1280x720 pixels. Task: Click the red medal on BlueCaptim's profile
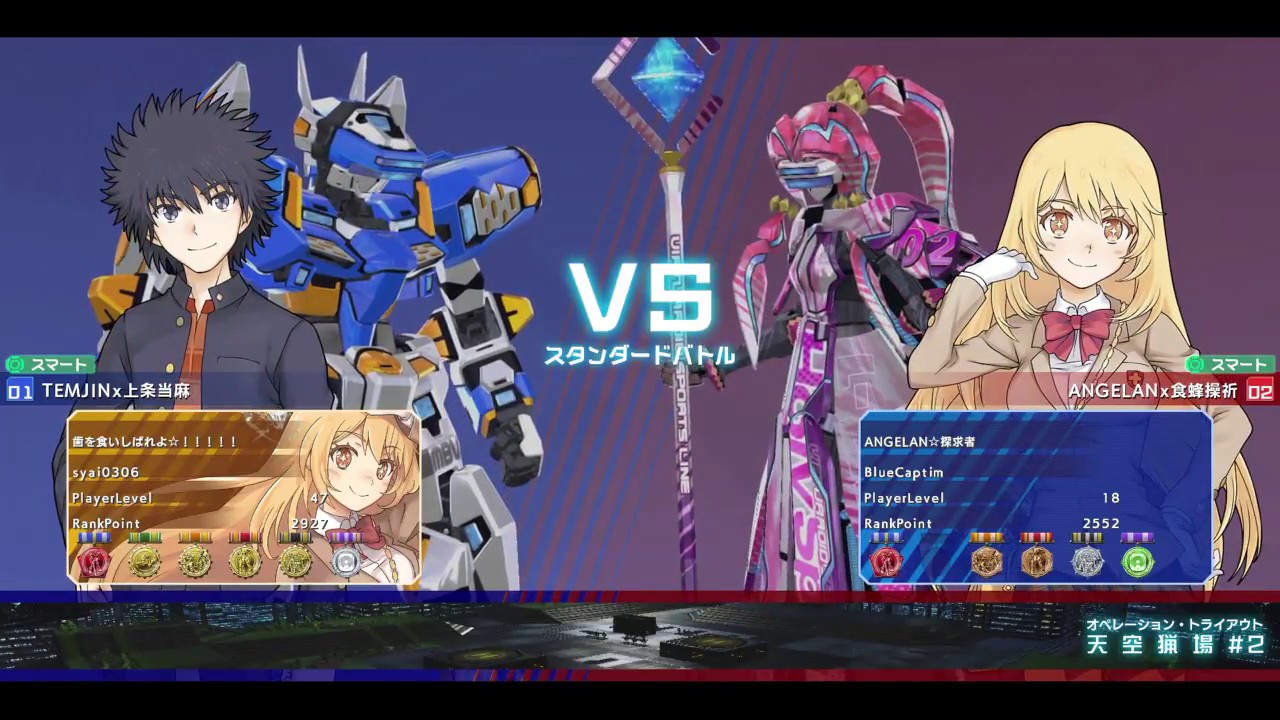[x=885, y=562]
